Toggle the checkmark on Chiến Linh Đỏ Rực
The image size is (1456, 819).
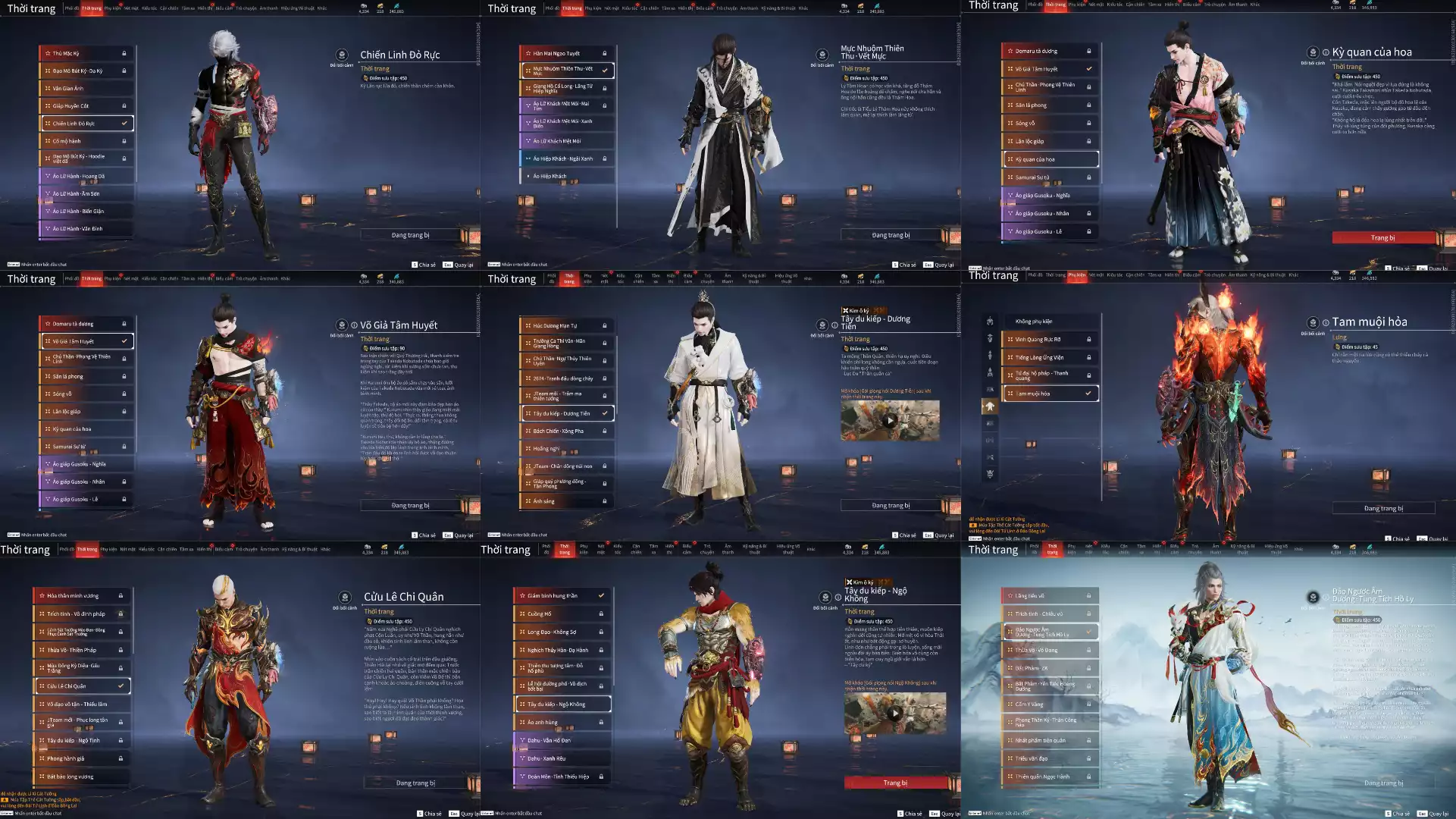(x=126, y=123)
